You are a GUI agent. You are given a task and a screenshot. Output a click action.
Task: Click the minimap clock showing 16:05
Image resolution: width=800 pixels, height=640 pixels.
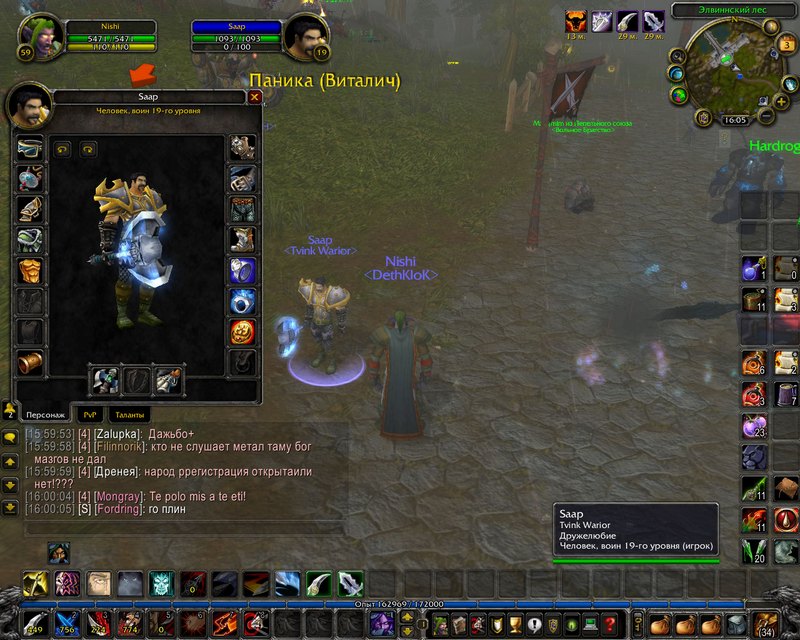735,119
